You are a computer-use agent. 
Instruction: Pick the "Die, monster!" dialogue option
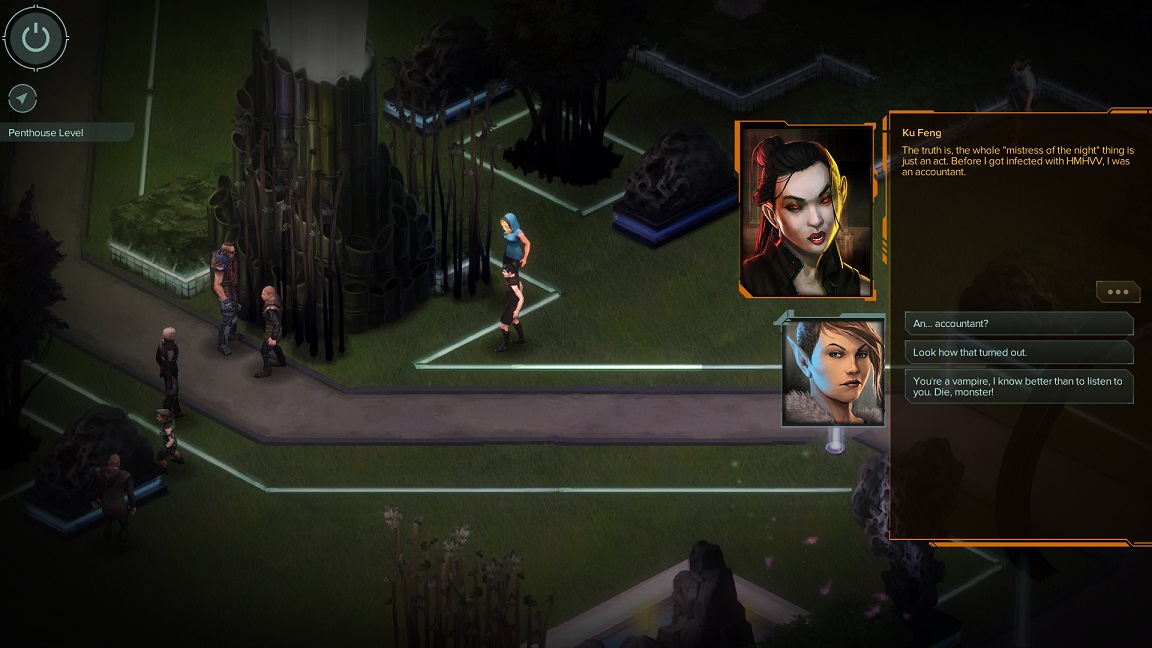coord(1018,386)
